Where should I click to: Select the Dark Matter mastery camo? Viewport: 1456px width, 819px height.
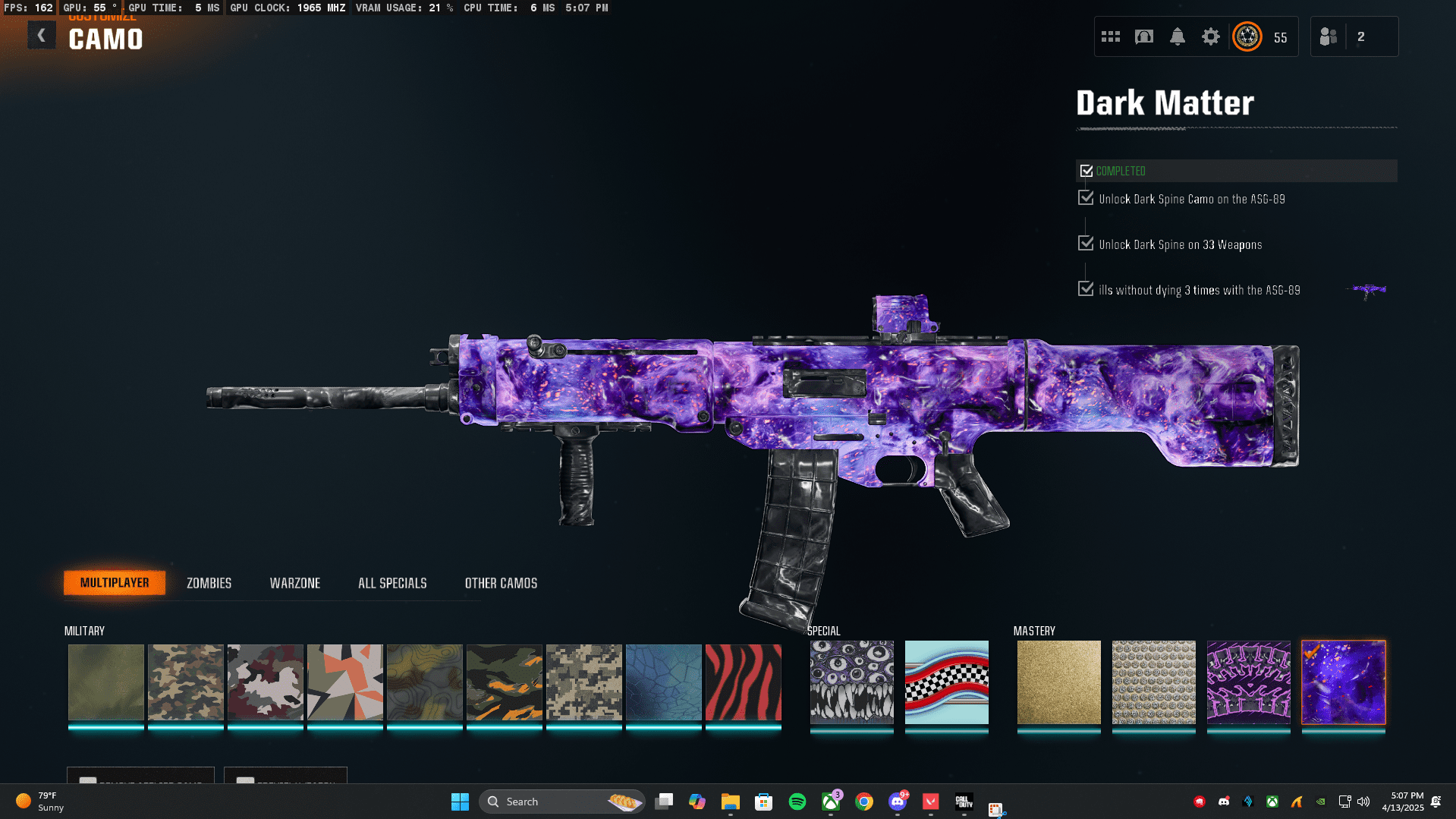(1343, 682)
